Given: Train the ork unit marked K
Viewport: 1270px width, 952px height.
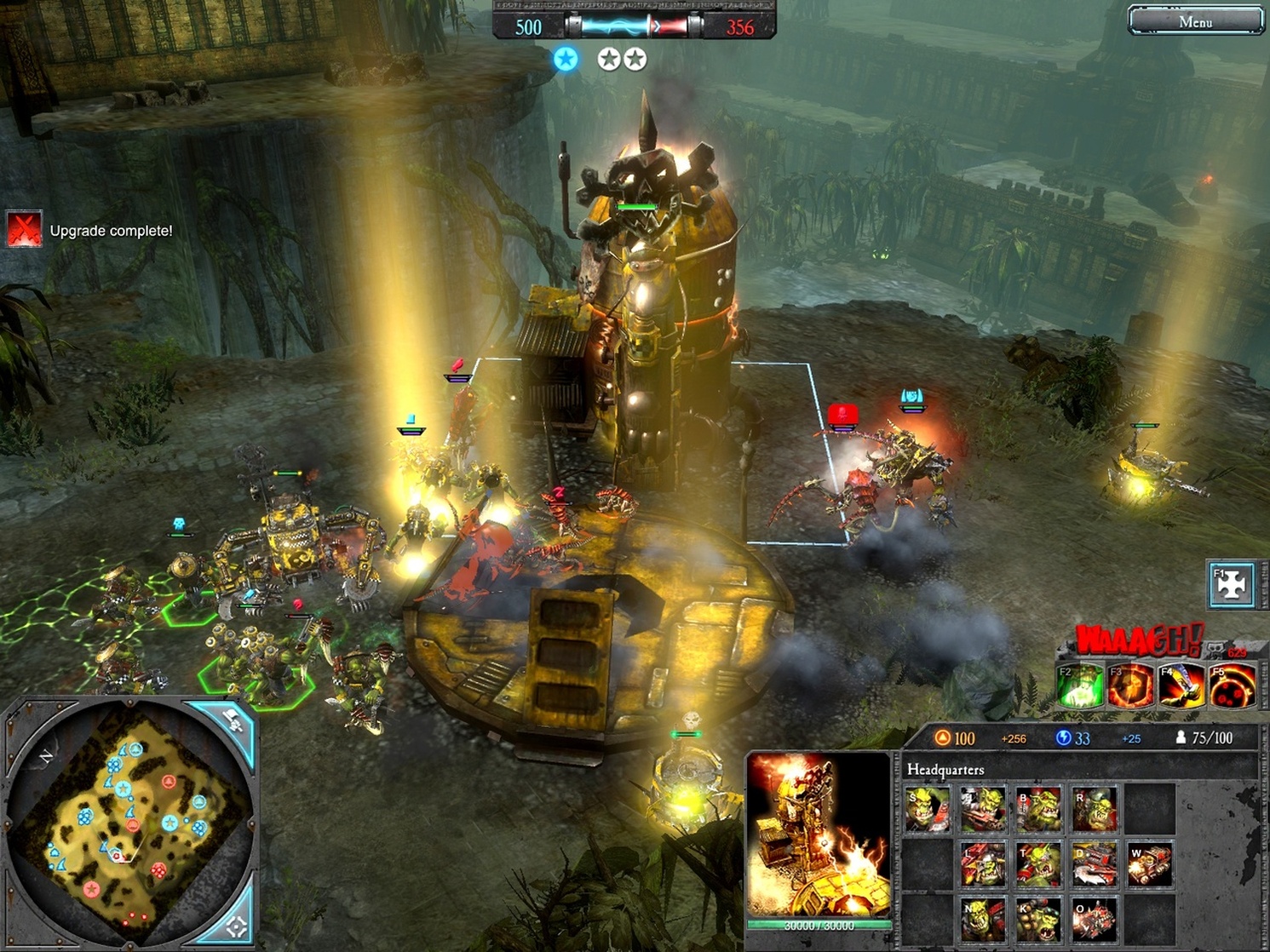Looking at the screenshot, I should [x=1039, y=919].
